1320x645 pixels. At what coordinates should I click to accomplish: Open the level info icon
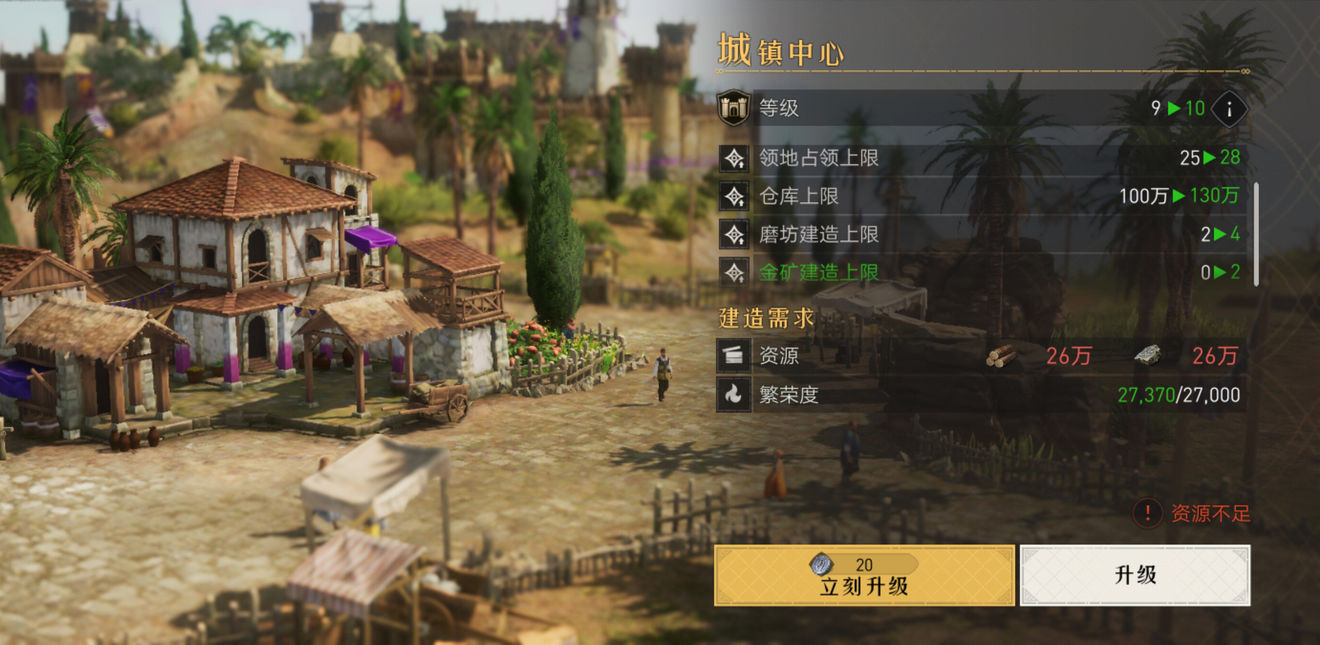tap(1229, 108)
